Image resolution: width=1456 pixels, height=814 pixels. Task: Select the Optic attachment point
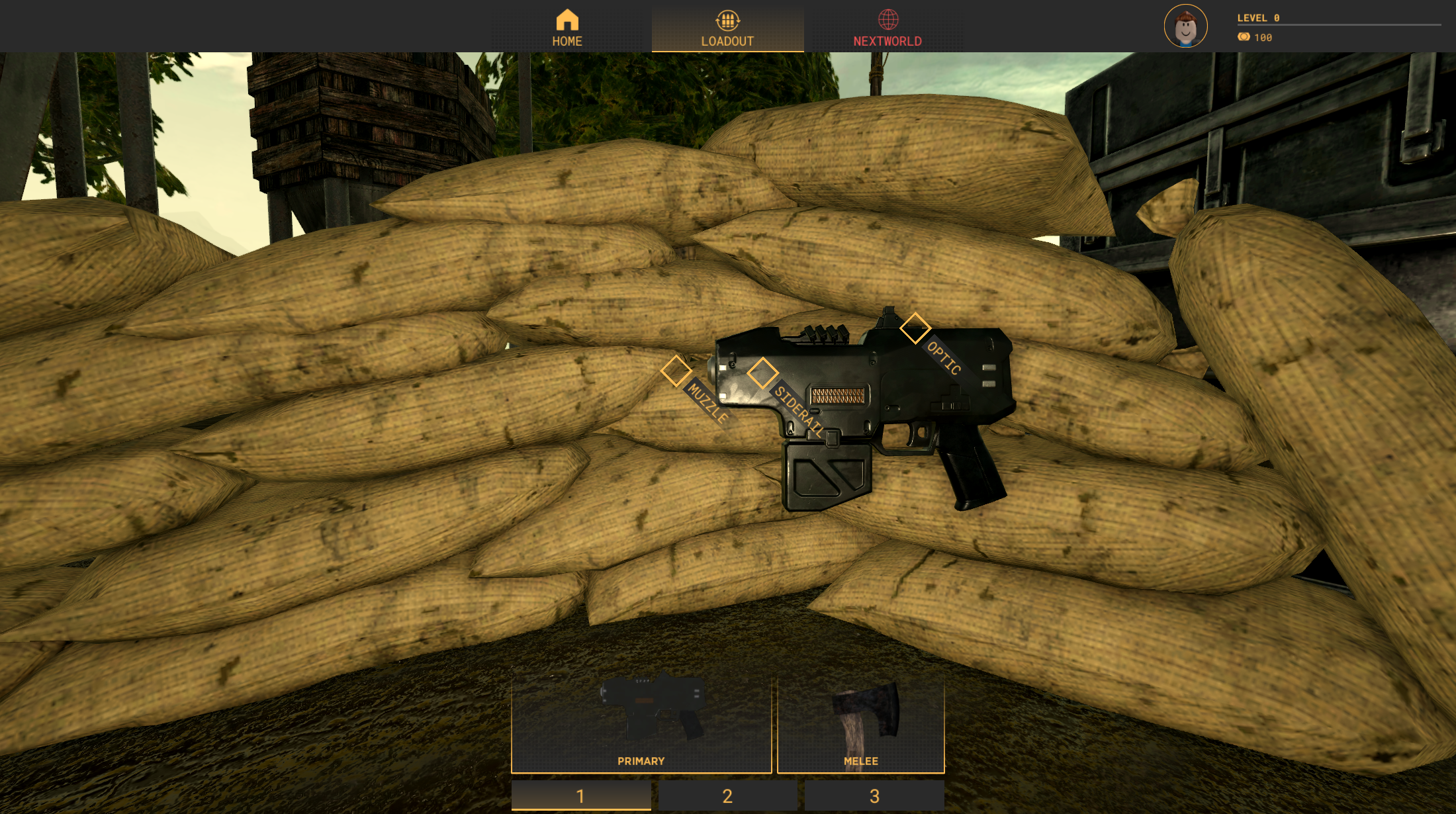click(x=915, y=328)
